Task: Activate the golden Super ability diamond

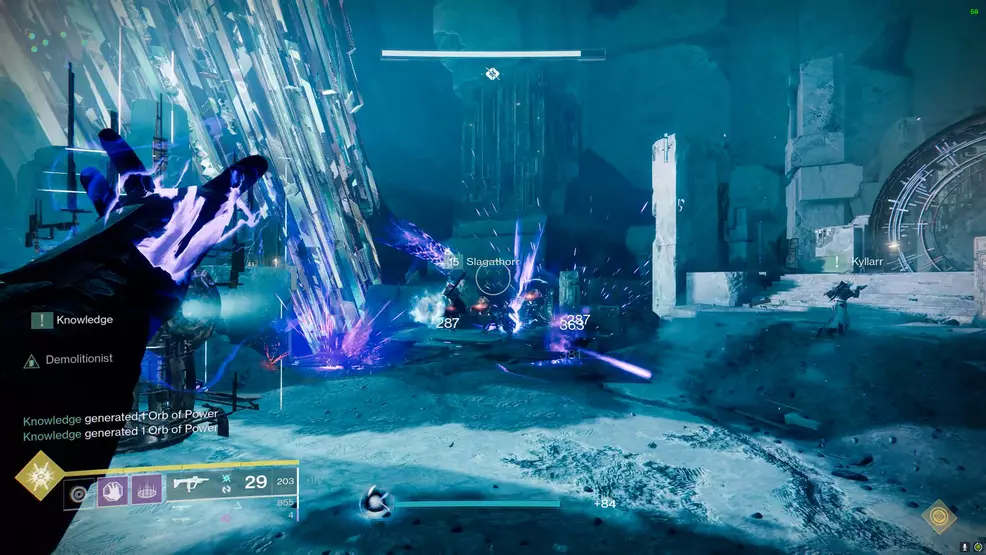Action: pyautogui.click(x=38, y=476)
